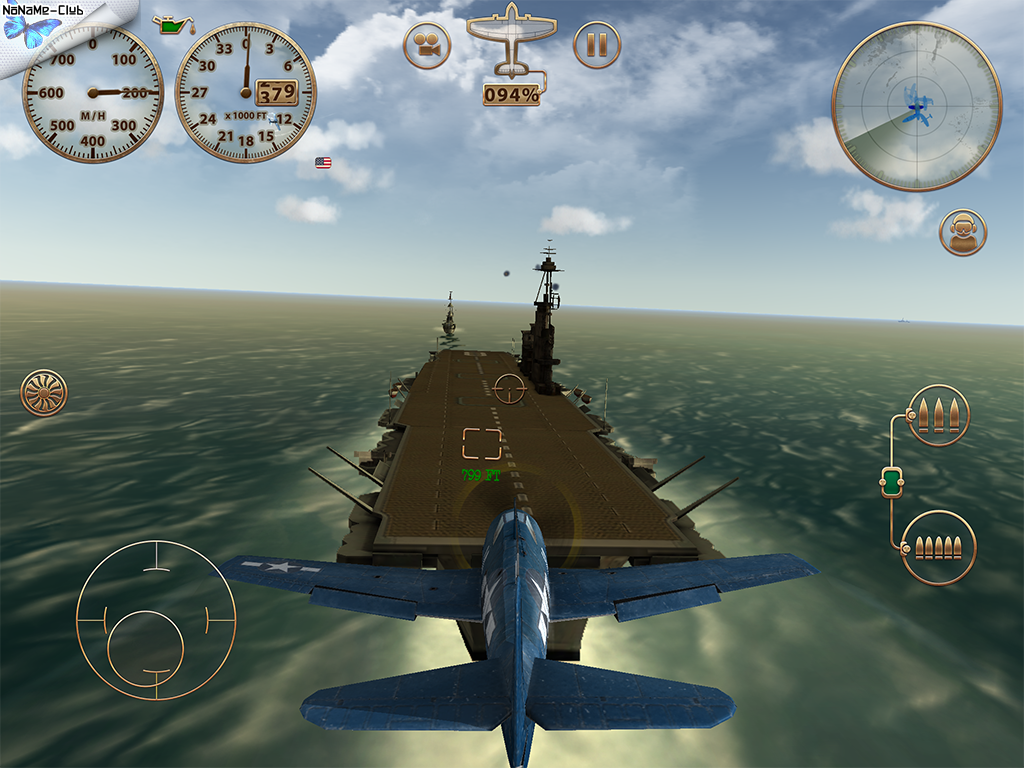Open the pilot radio commands
This screenshot has width=1024, height=768.
pos(963,233)
